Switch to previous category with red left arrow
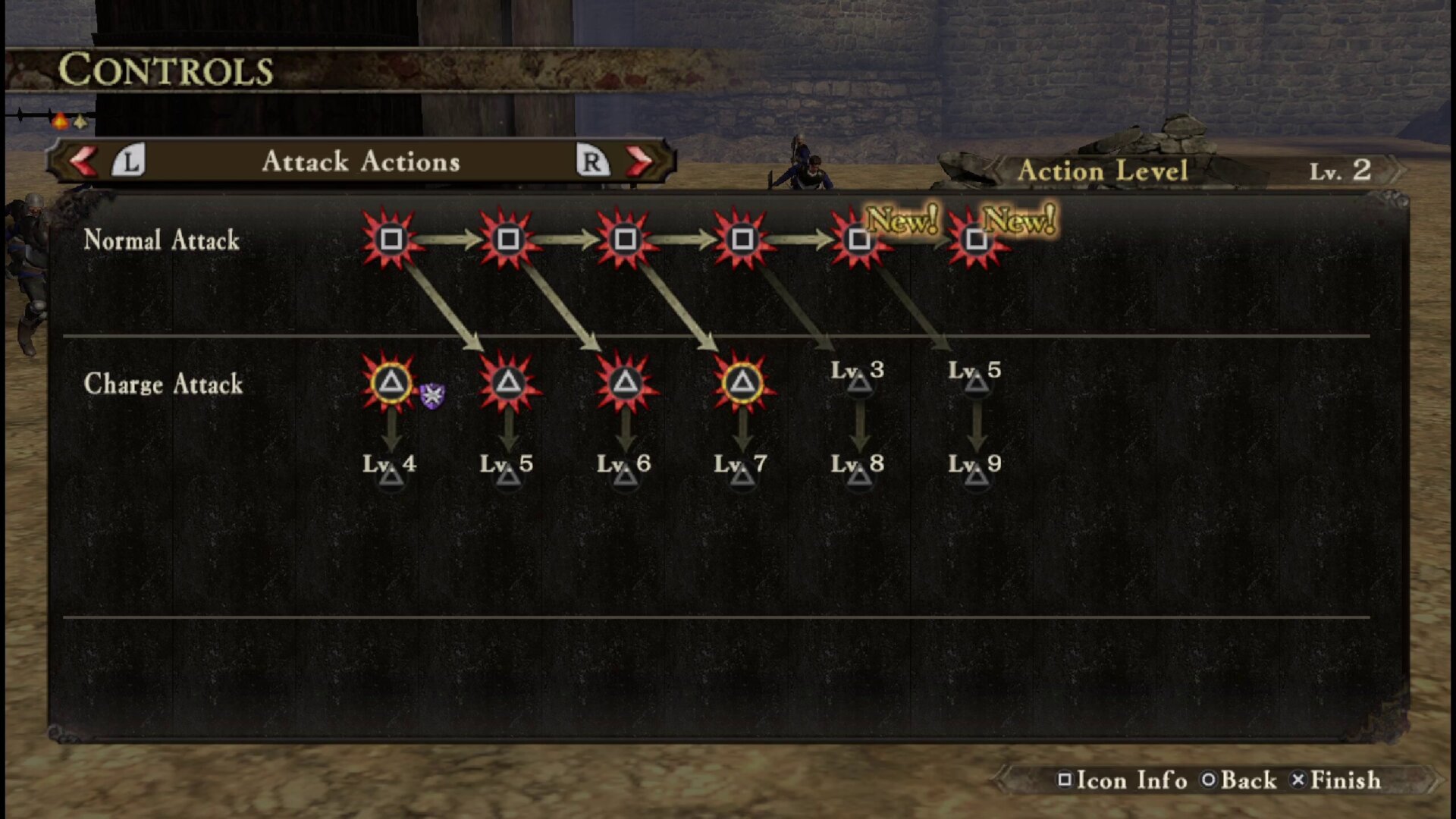This screenshot has height=819, width=1456. [x=83, y=161]
